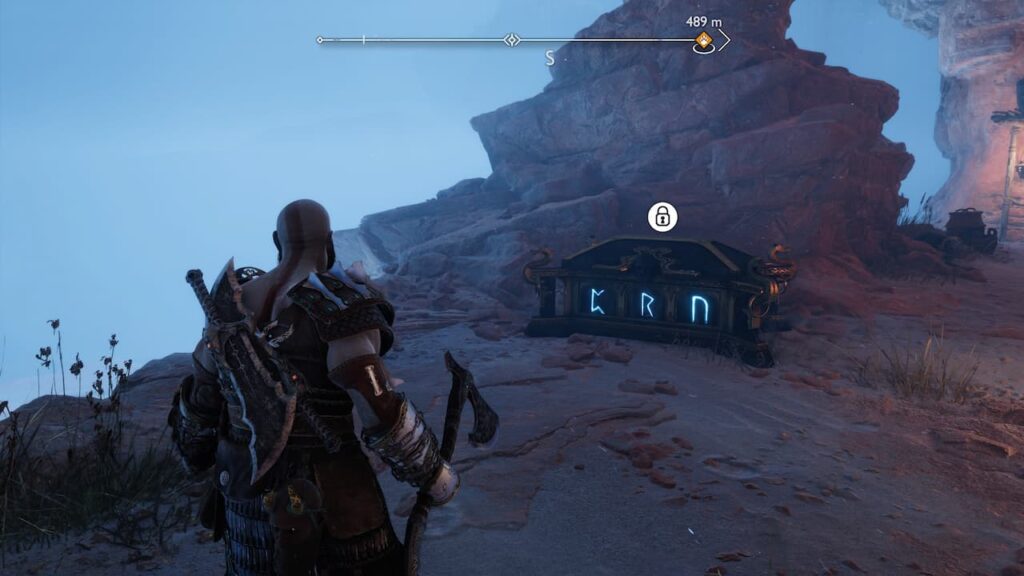Click the orange quest marker on the compass
The image size is (1024, 576).
704,41
